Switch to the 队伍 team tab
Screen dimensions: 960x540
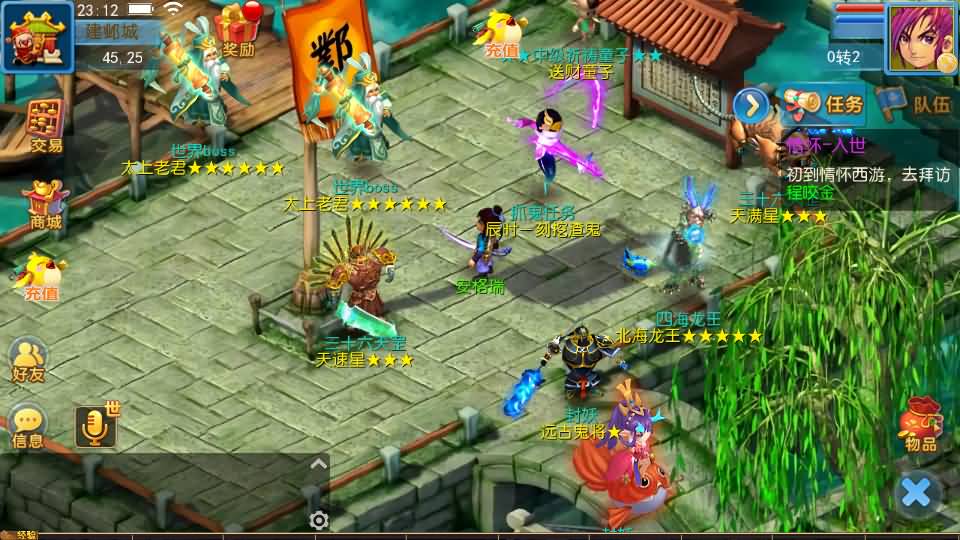tap(917, 103)
